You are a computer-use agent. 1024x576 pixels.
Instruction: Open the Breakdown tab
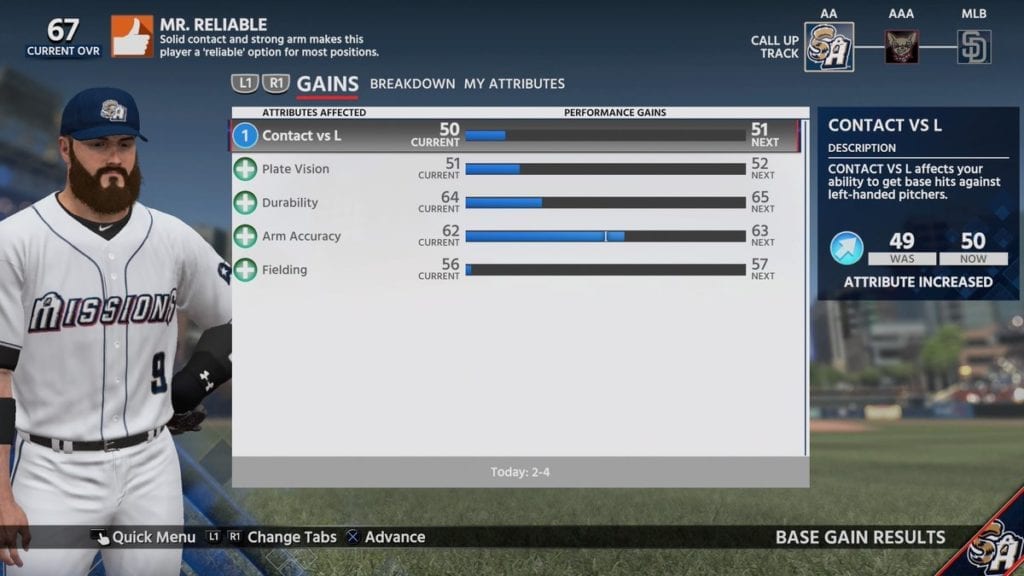(x=412, y=84)
